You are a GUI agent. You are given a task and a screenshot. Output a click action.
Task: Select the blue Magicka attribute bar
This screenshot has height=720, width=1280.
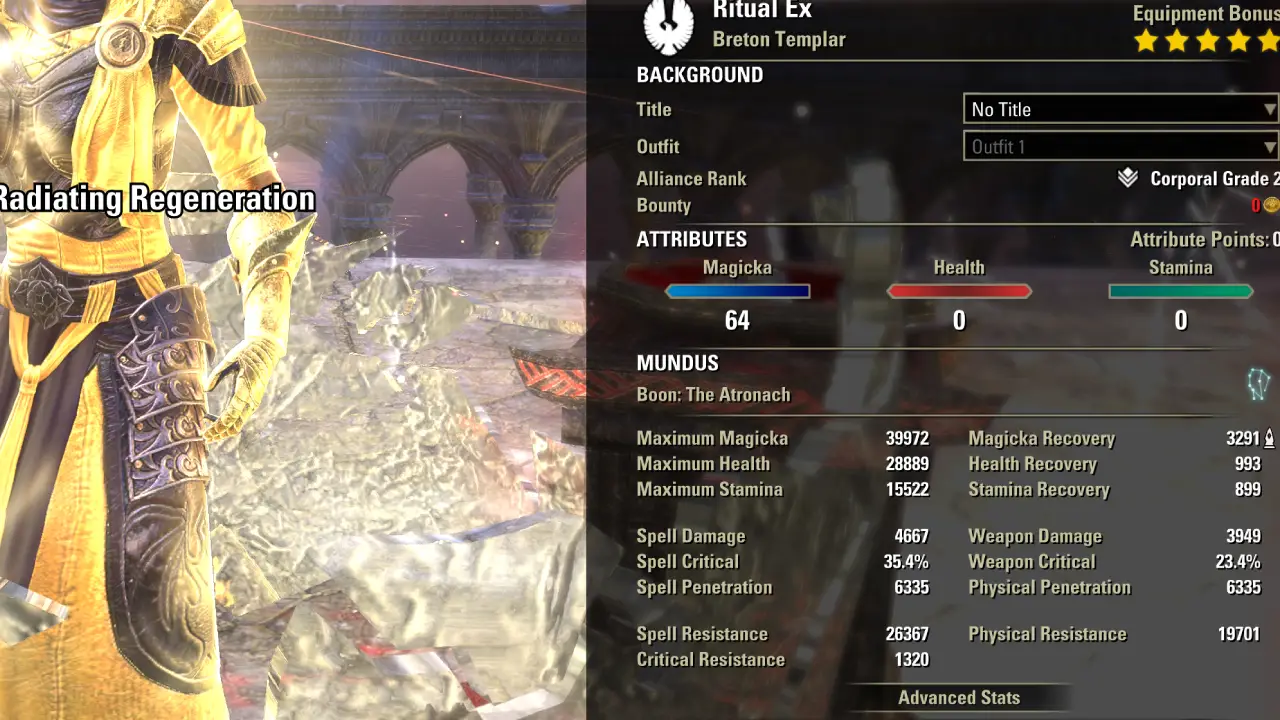(738, 292)
